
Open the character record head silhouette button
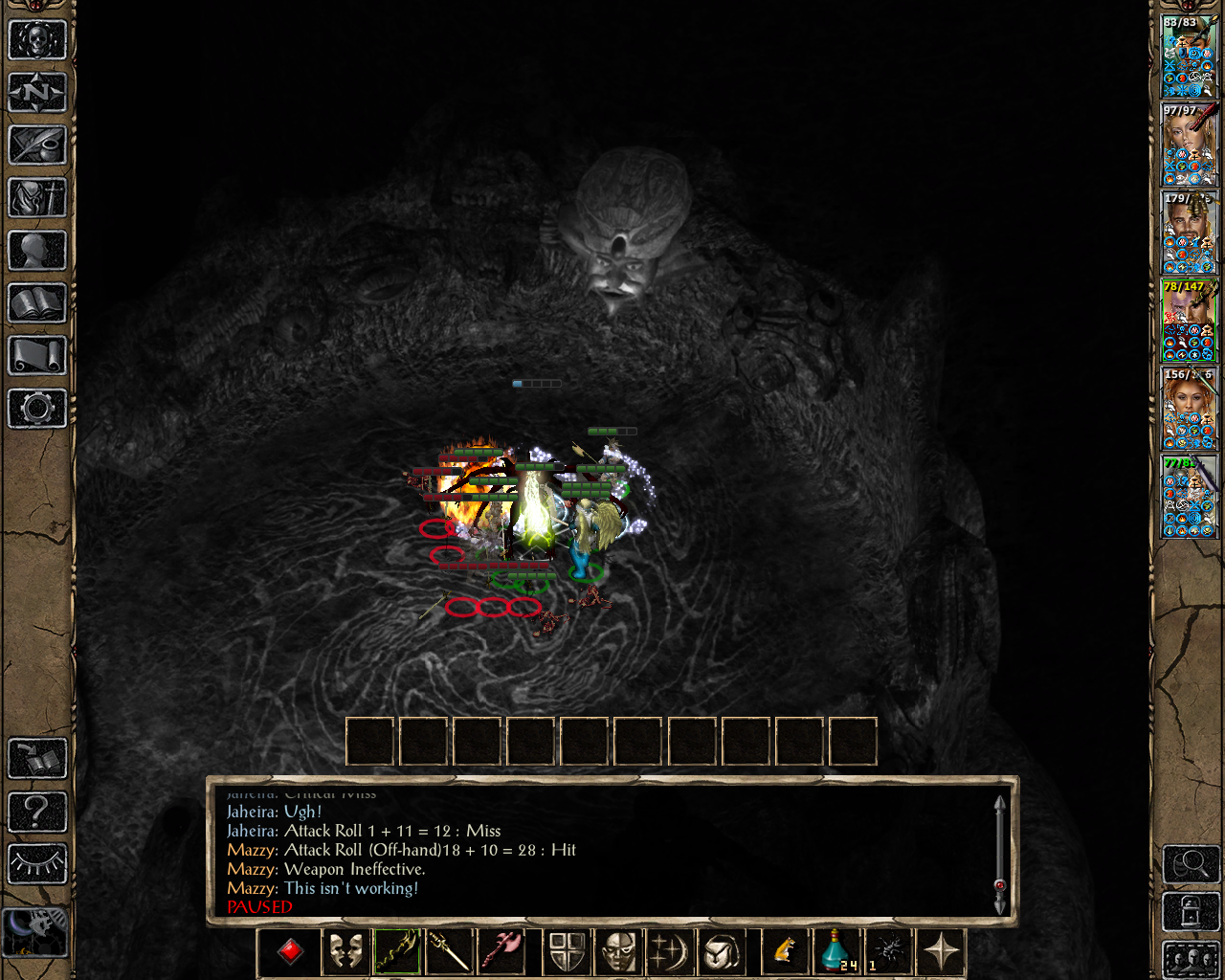37,251
